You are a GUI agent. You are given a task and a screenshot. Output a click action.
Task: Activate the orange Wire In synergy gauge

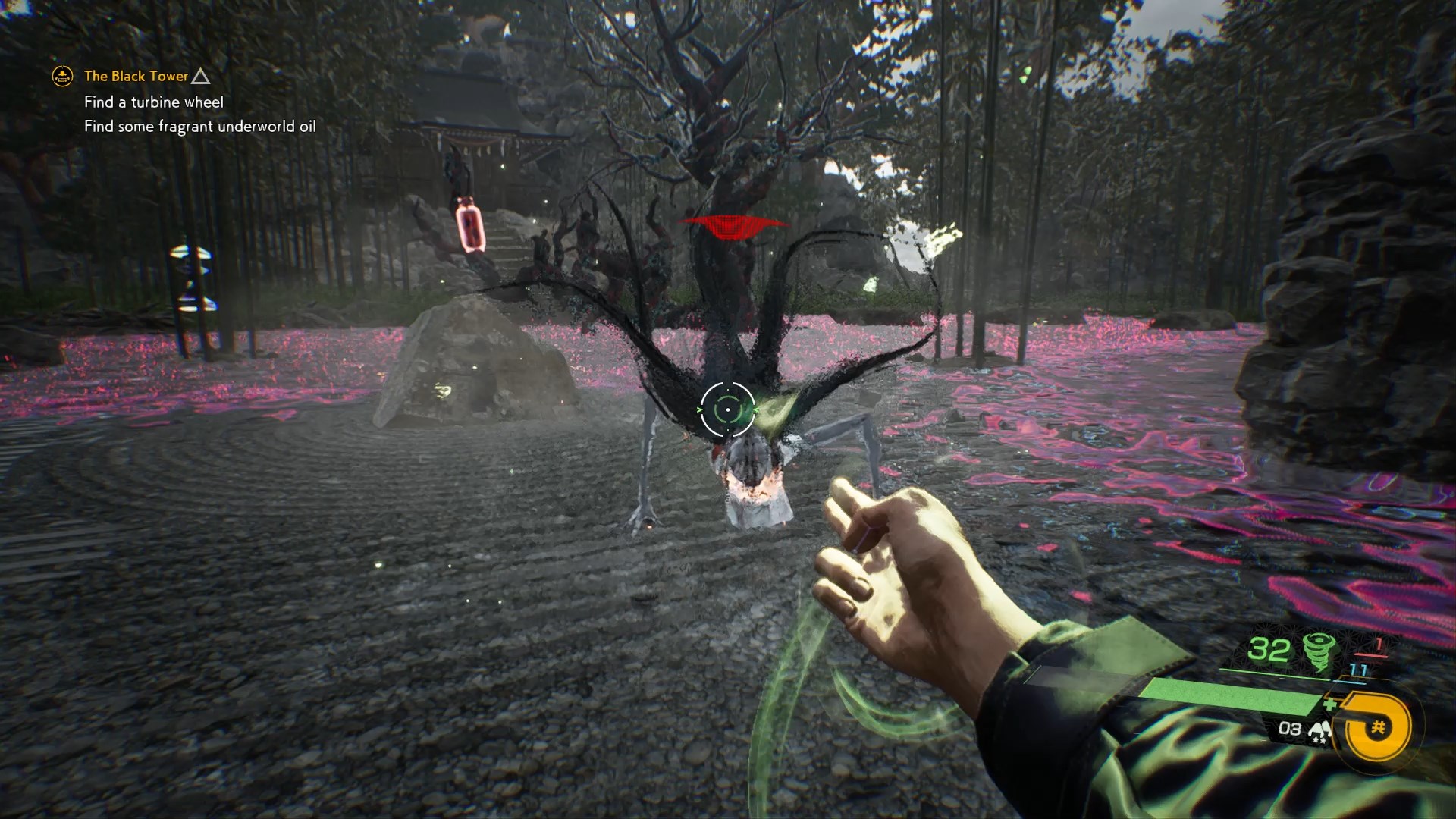(x=1377, y=729)
